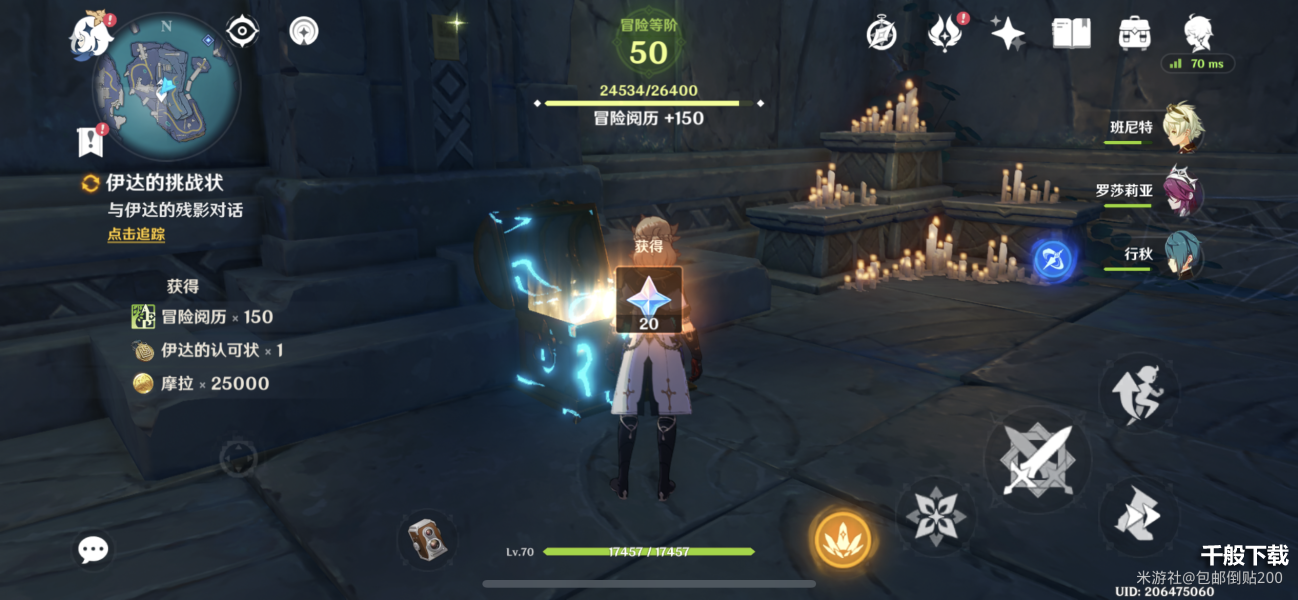Open the events menu icon
The width and height of the screenshot is (1298, 600).
click(x=944, y=34)
